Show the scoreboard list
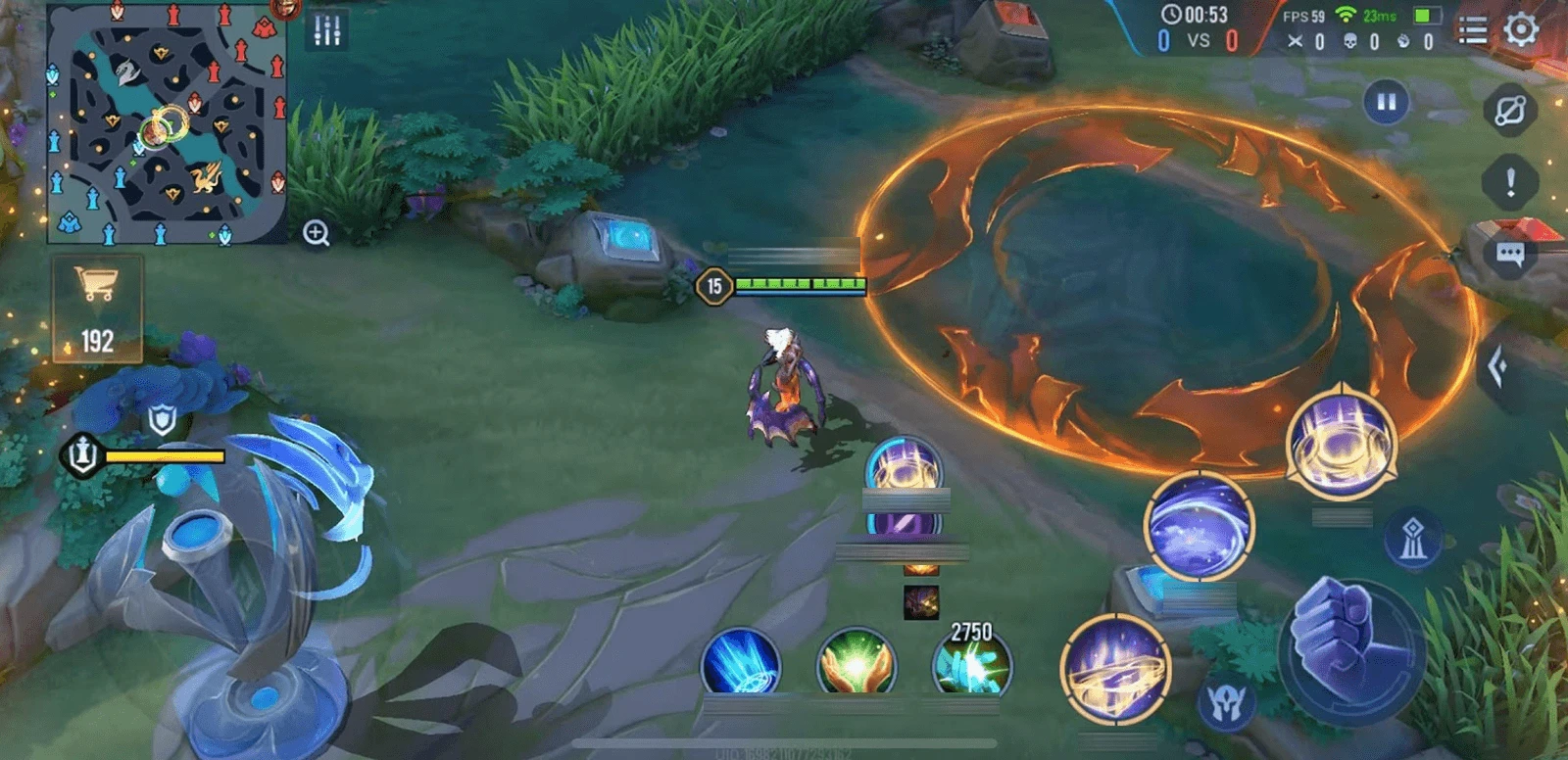The height and width of the screenshot is (760, 1568). [x=1473, y=30]
